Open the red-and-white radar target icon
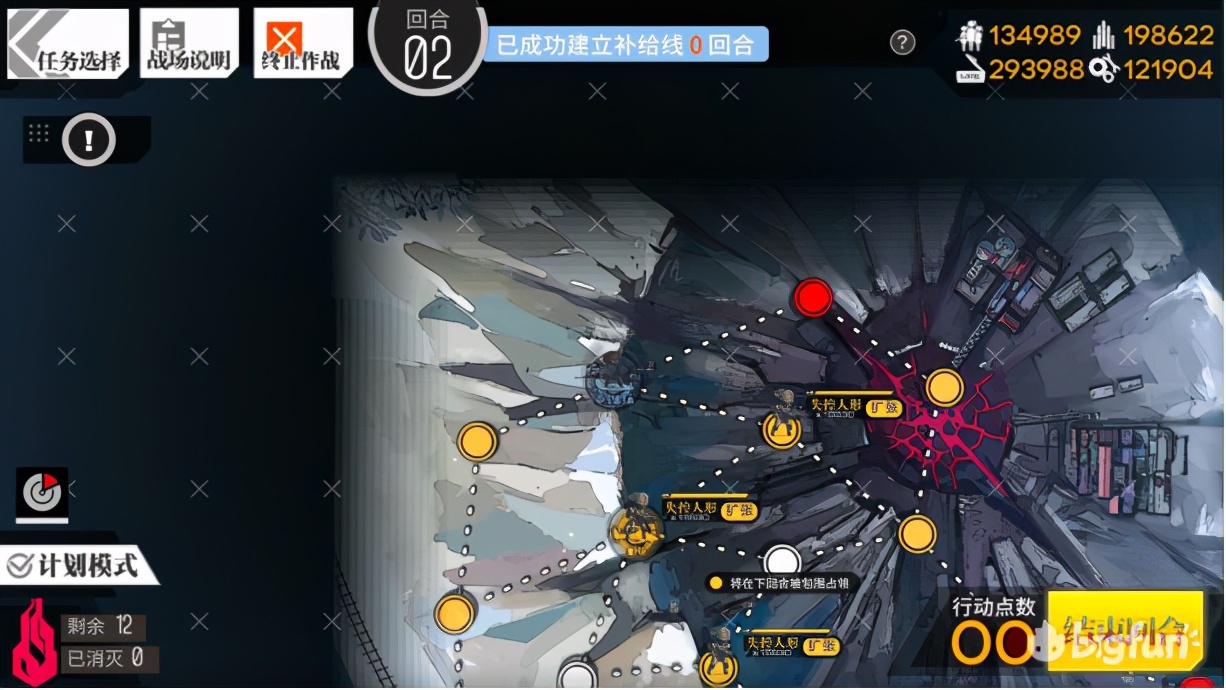This screenshot has width=1226, height=690. pyautogui.click(x=42, y=492)
